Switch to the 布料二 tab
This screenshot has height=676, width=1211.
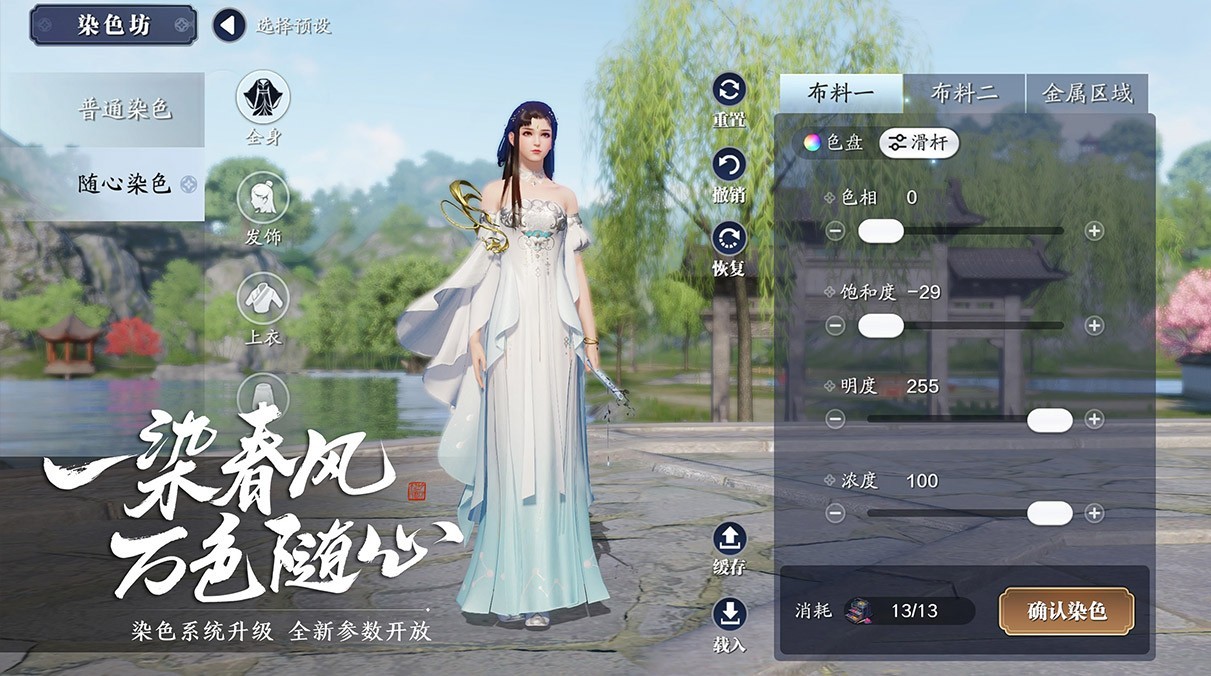(964, 94)
